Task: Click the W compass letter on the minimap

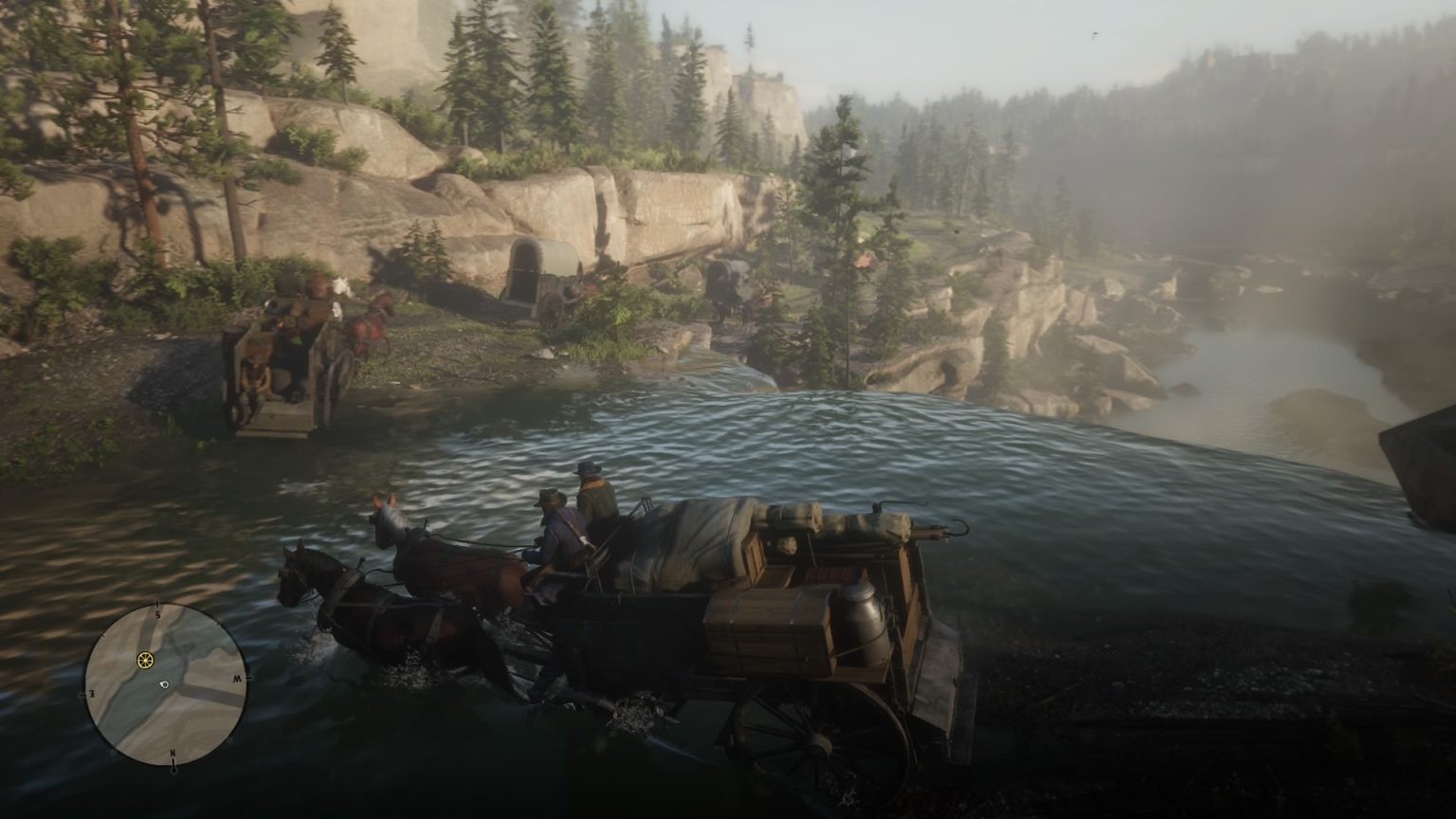Action: click(x=238, y=678)
